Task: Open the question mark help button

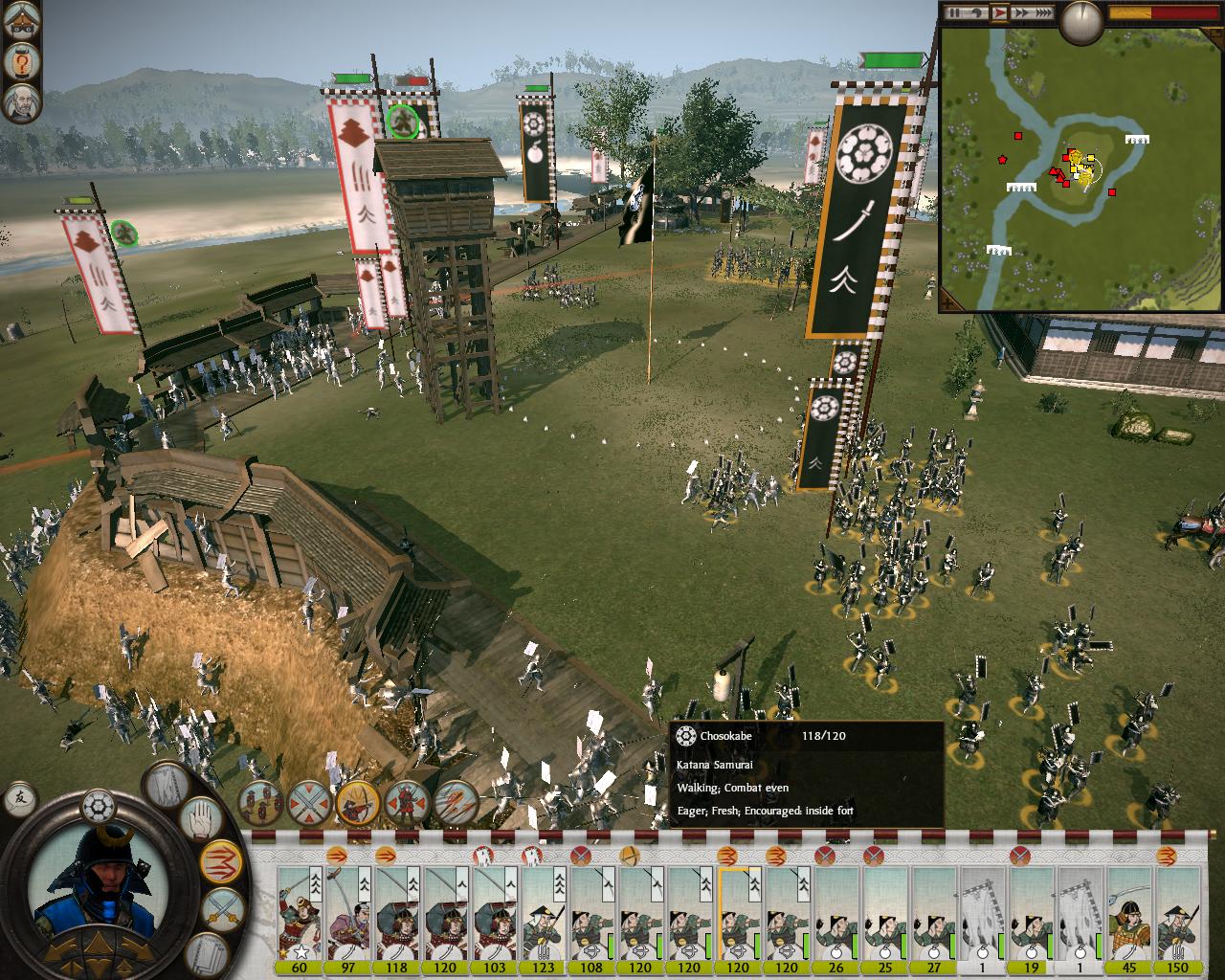Action: click(x=20, y=62)
